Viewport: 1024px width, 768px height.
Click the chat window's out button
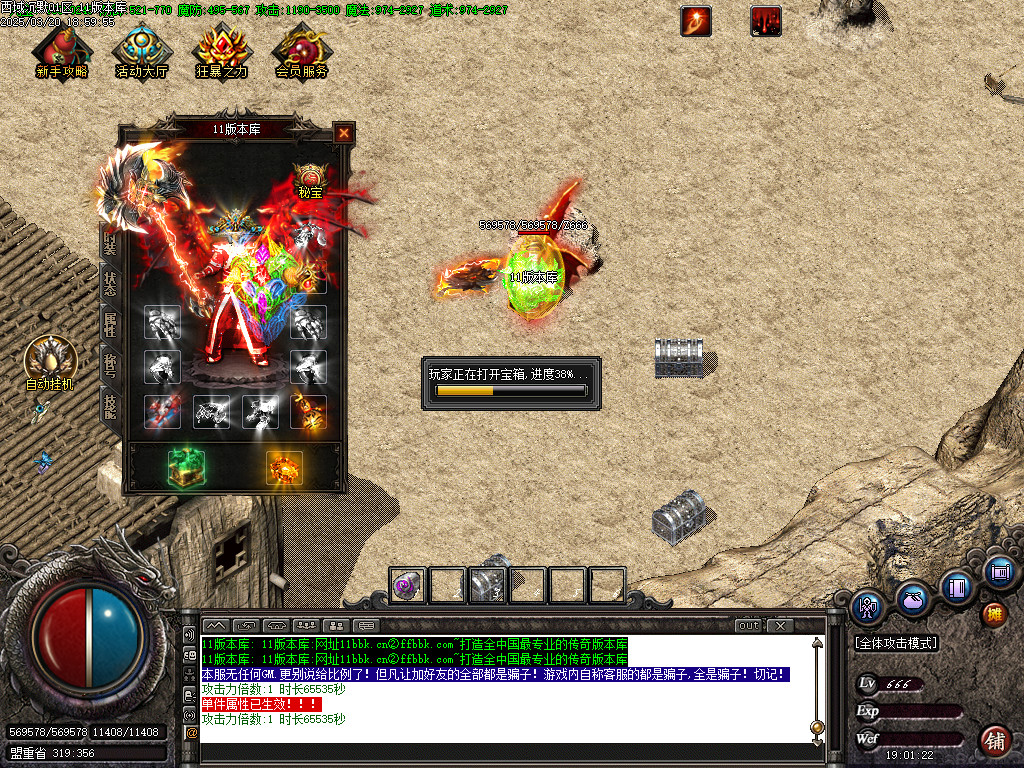(748, 626)
